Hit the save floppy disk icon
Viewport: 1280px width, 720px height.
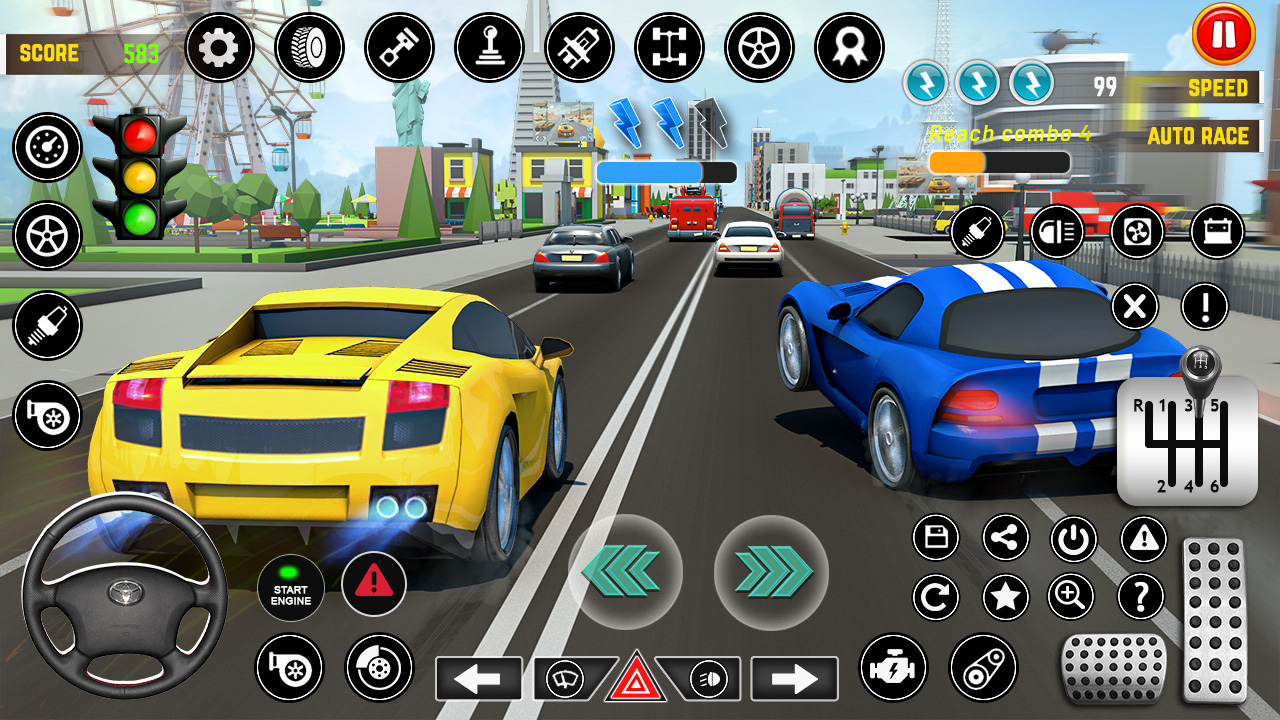pos(936,538)
